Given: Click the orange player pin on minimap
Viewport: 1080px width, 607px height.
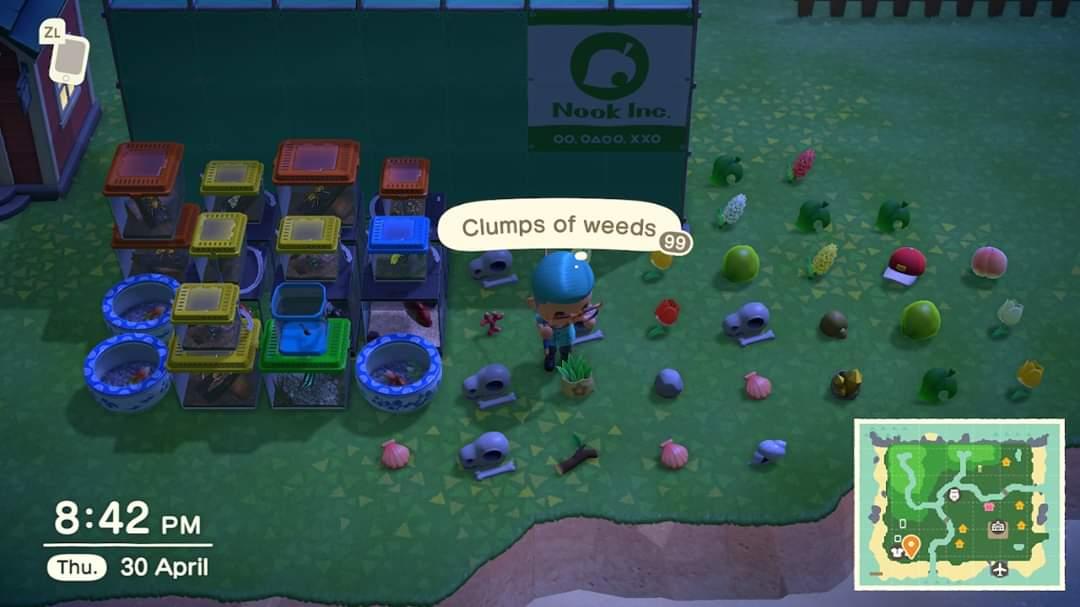Looking at the screenshot, I should coord(911,545).
